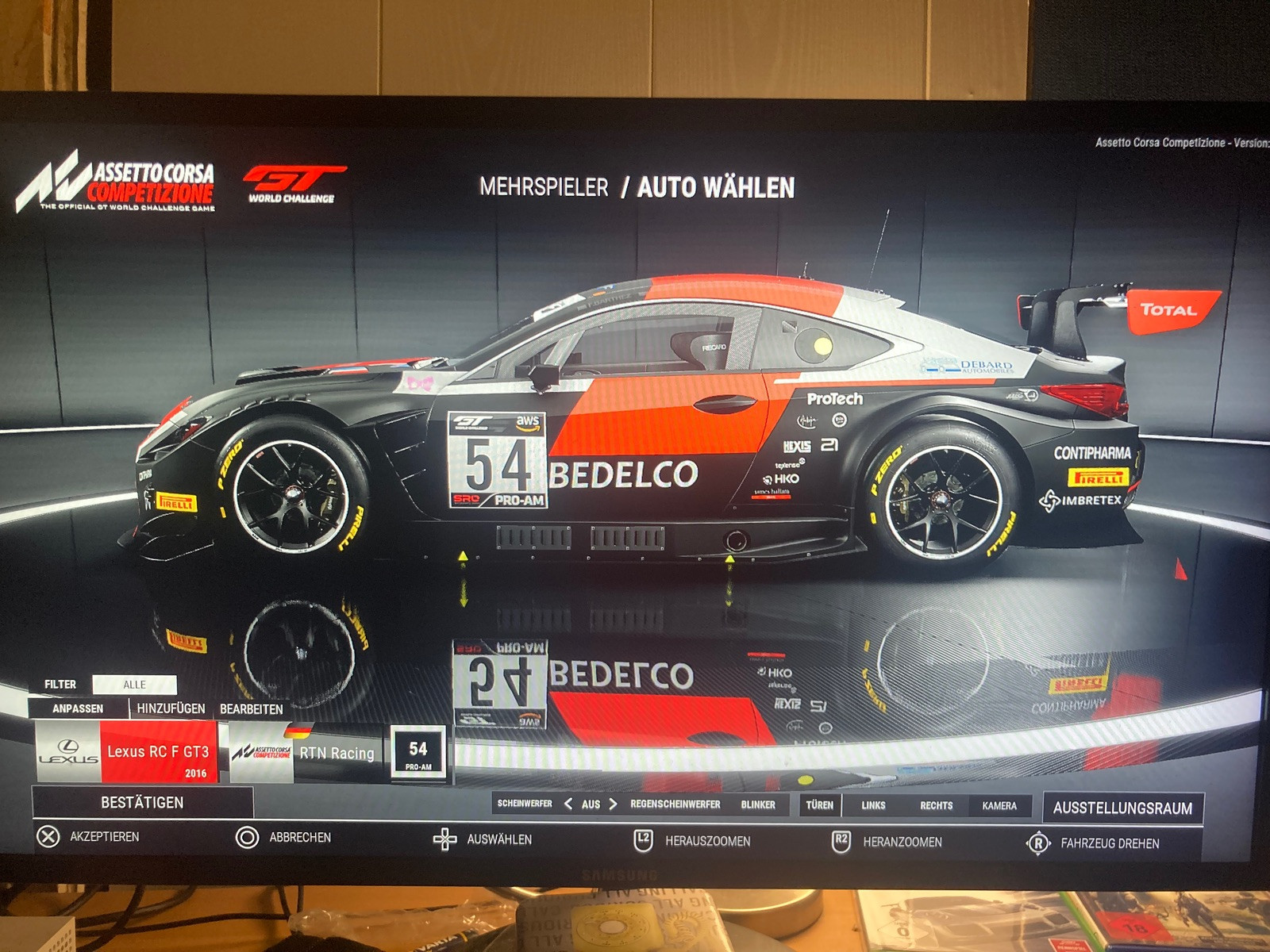Switch to the Hinzufügen tab
This screenshot has height=952, width=1270.
(171, 708)
